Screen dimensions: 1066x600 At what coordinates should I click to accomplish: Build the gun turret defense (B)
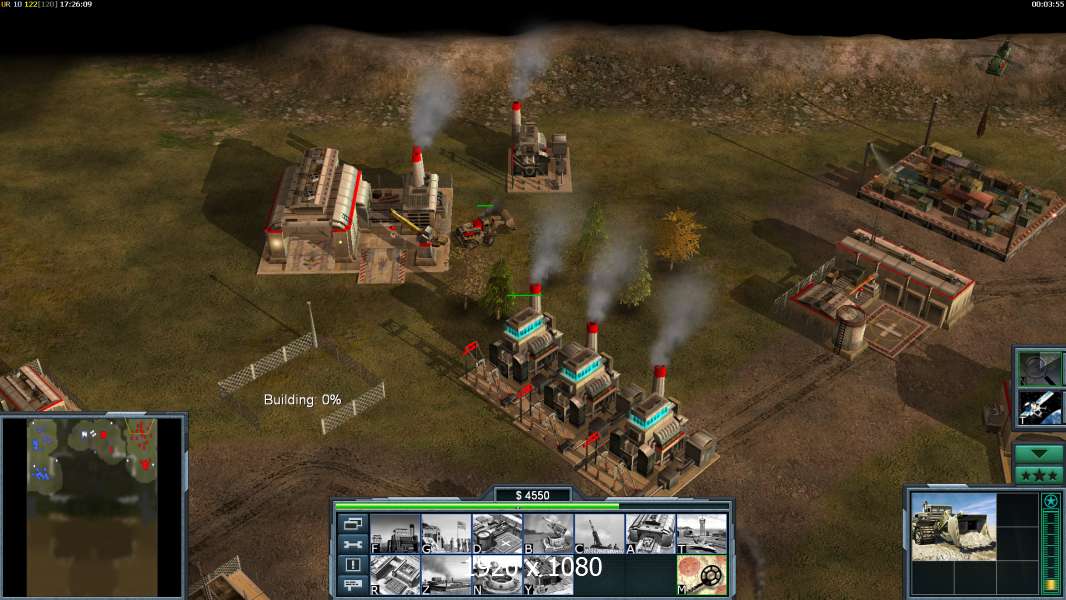click(x=548, y=533)
